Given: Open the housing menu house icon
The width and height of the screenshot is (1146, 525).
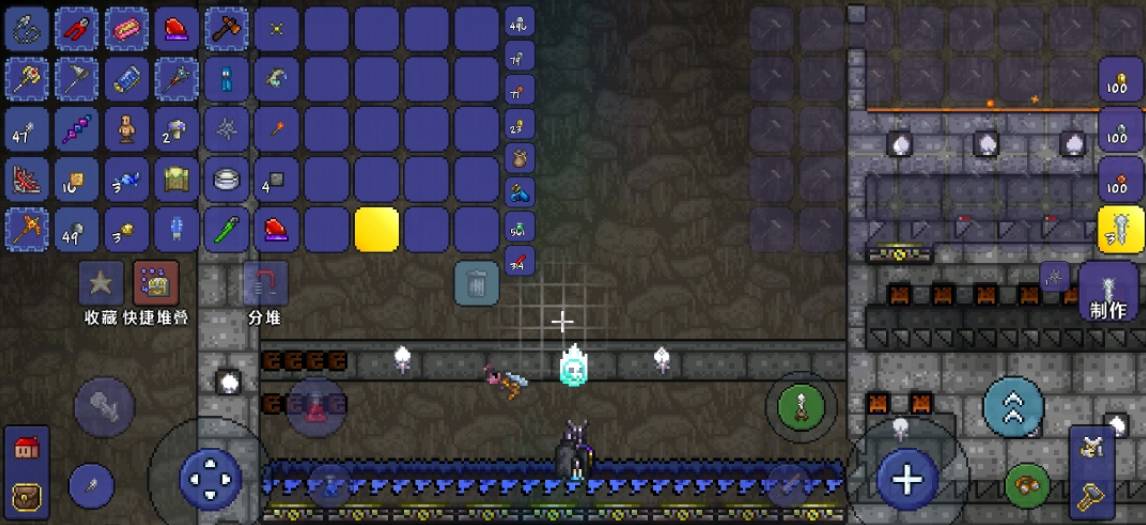Looking at the screenshot, I should click(26, 449).
